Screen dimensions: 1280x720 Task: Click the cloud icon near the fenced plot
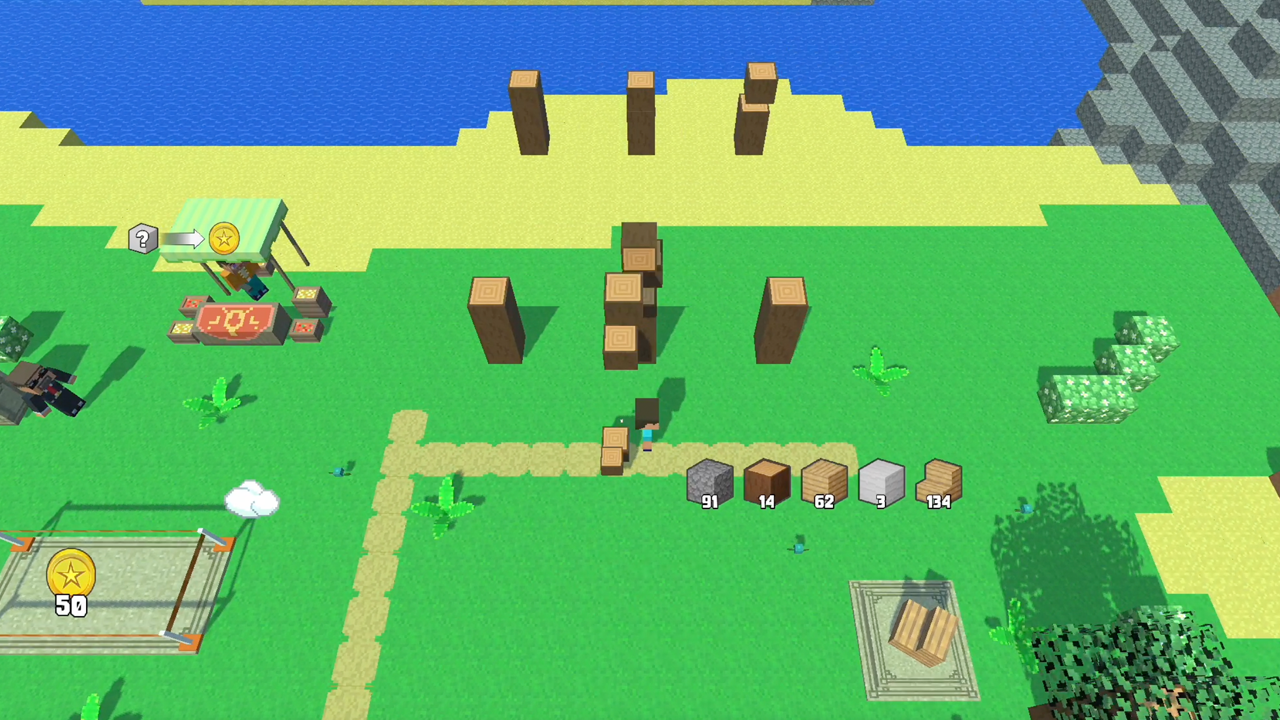tap(253, 501)
